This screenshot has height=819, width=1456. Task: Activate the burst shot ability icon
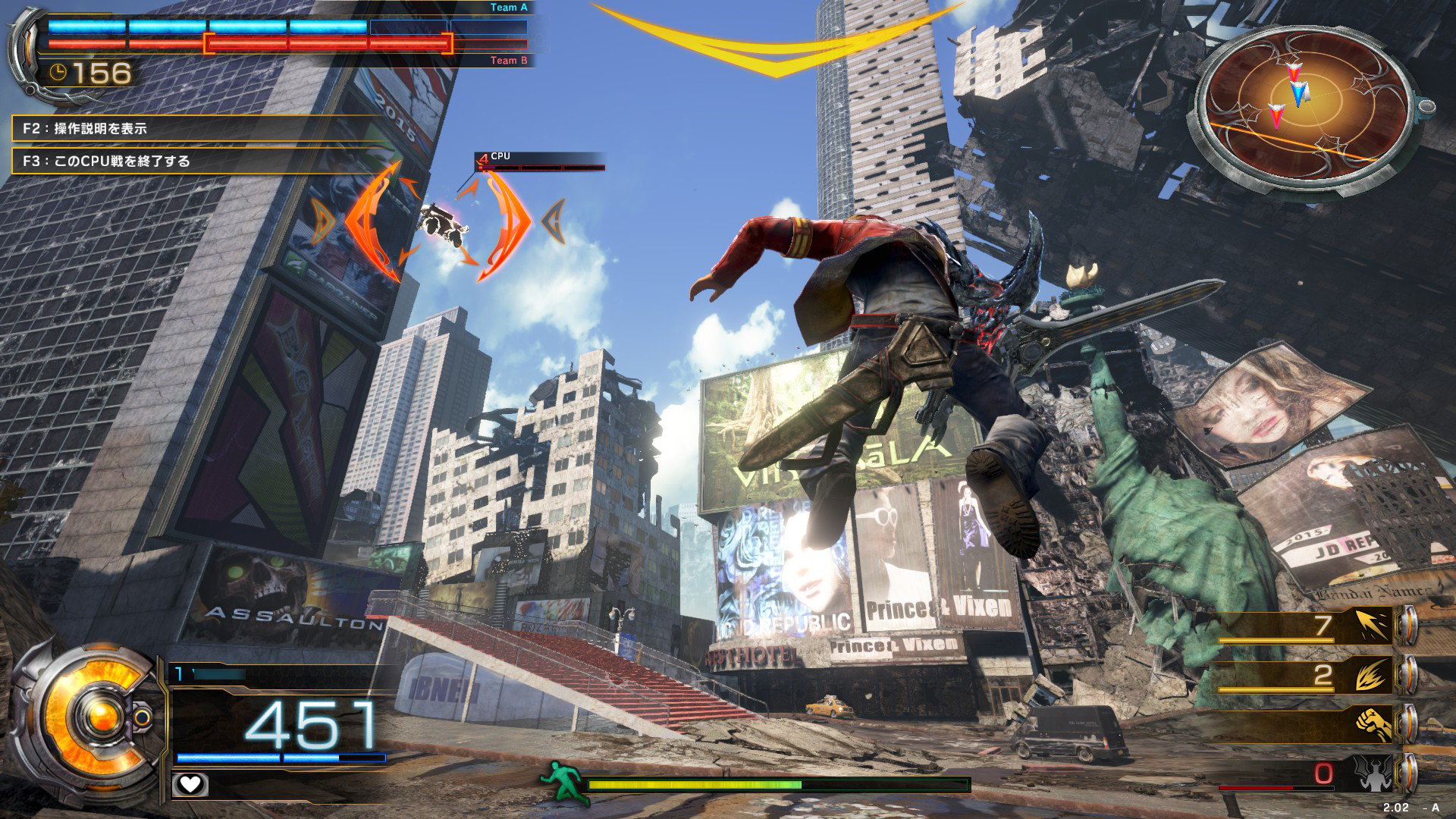click(1373, 675)
